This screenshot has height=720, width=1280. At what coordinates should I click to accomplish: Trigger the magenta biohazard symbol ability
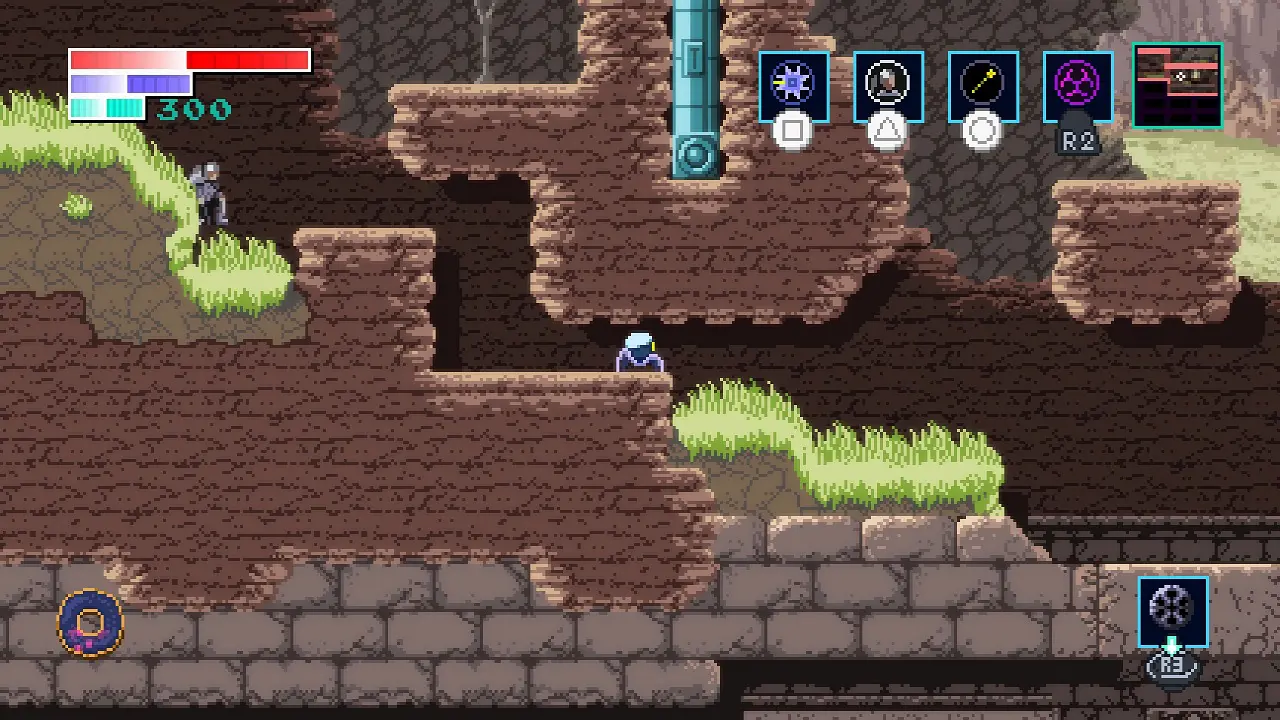click(x=1077, y=86)
